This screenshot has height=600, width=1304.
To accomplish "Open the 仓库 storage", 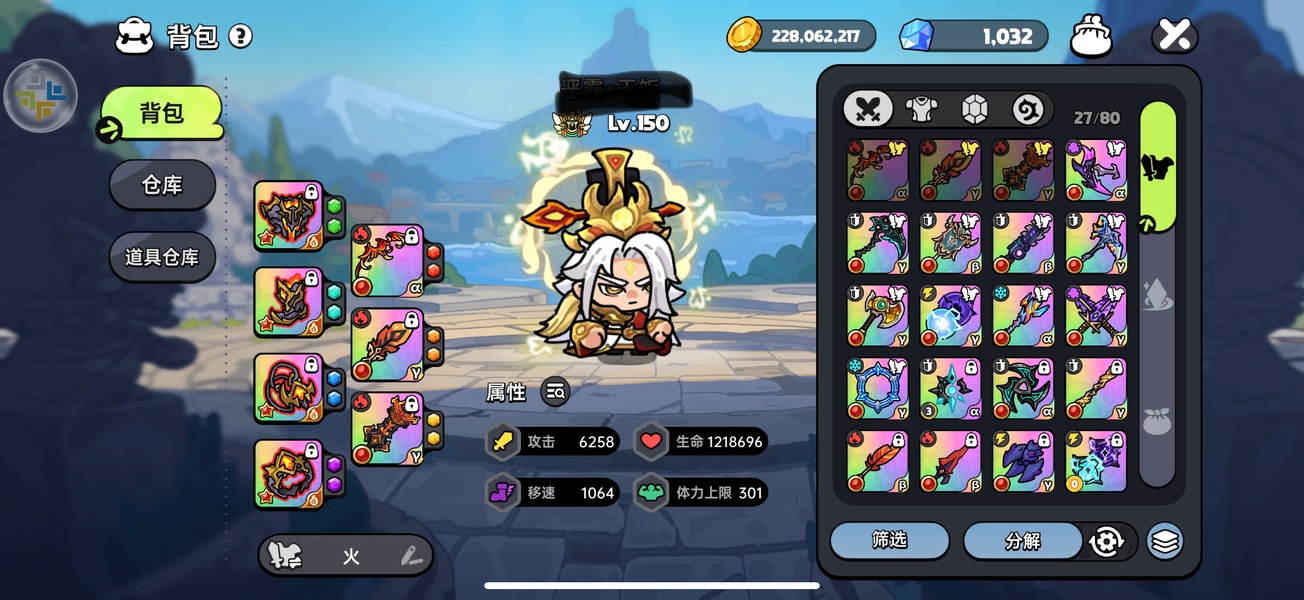I will coord(162,185).
